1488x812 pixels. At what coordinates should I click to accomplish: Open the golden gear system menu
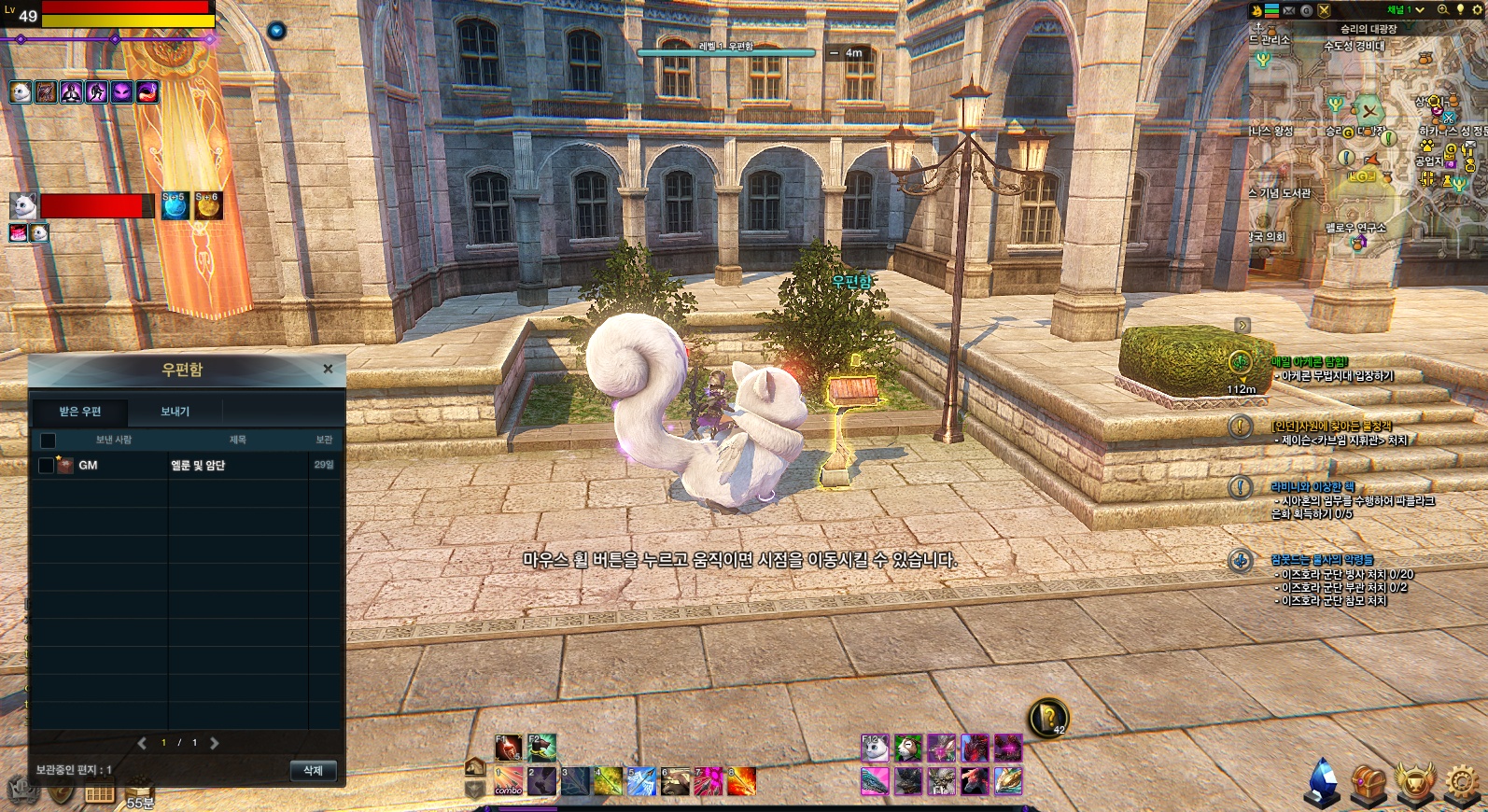[x=1462, y=782]
